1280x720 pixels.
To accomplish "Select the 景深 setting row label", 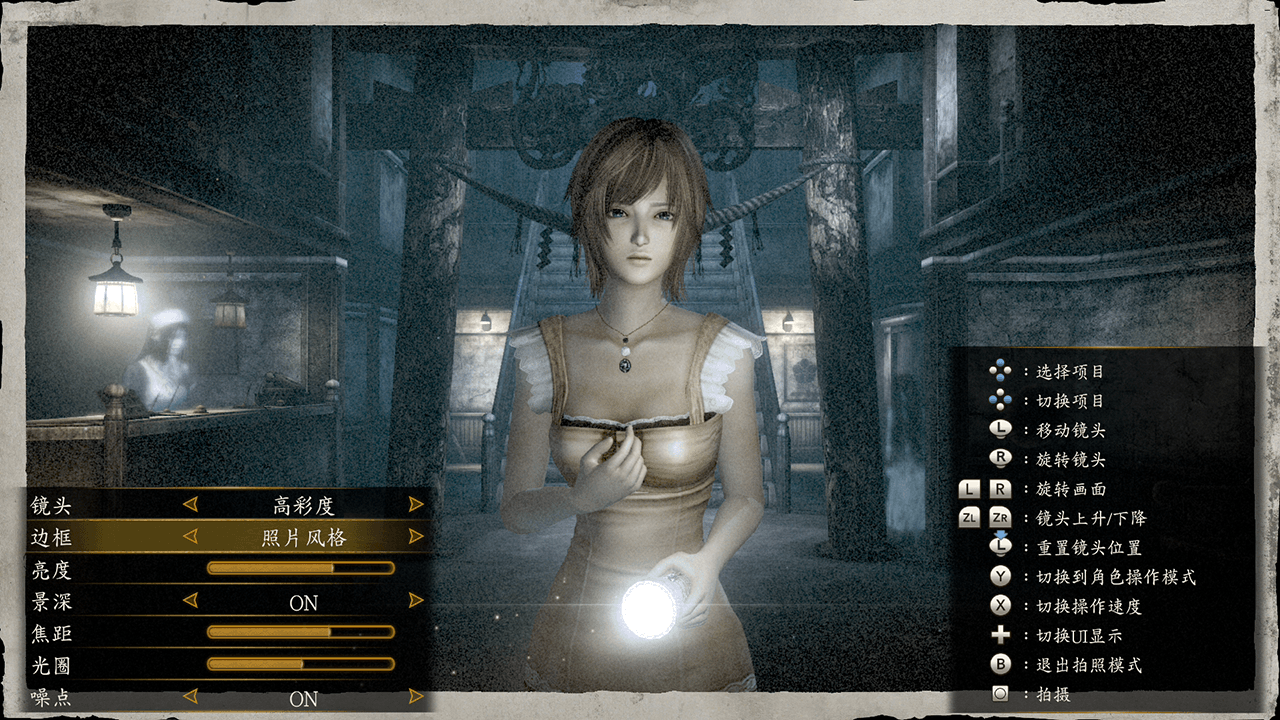I will point(52,602).
